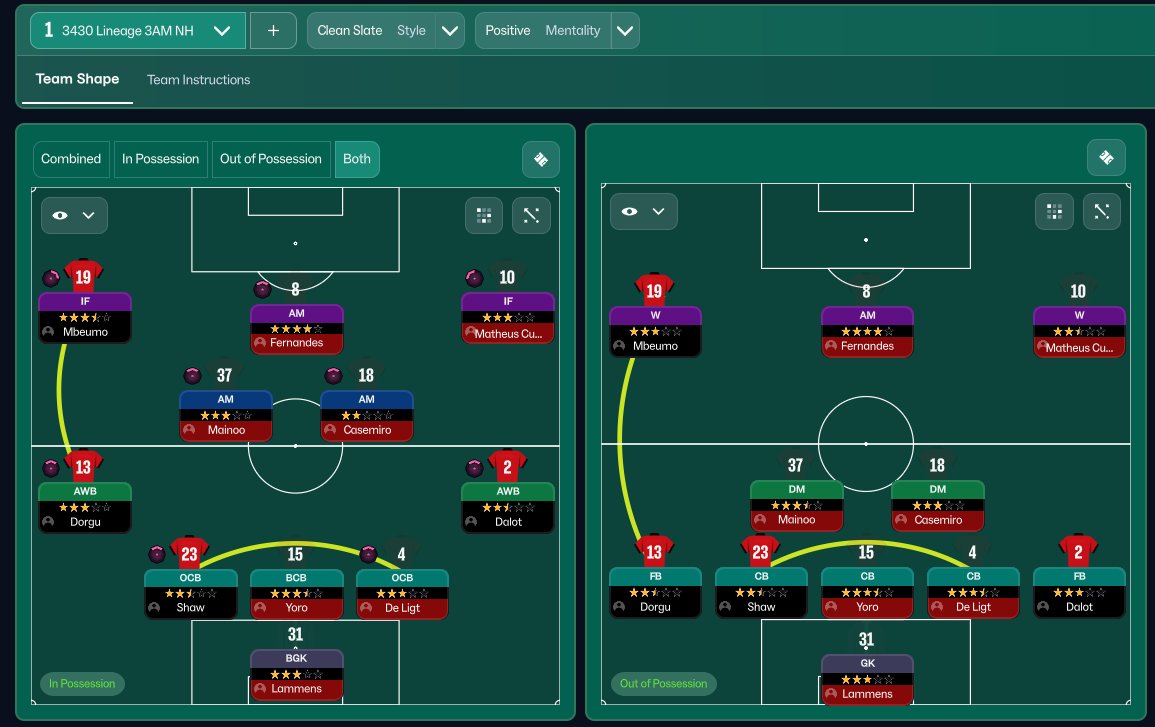Select Lammens BGK goalkeeper card
Image resolution: width=1155 pixels, height=727 pixels.
(x=296, y=674)
